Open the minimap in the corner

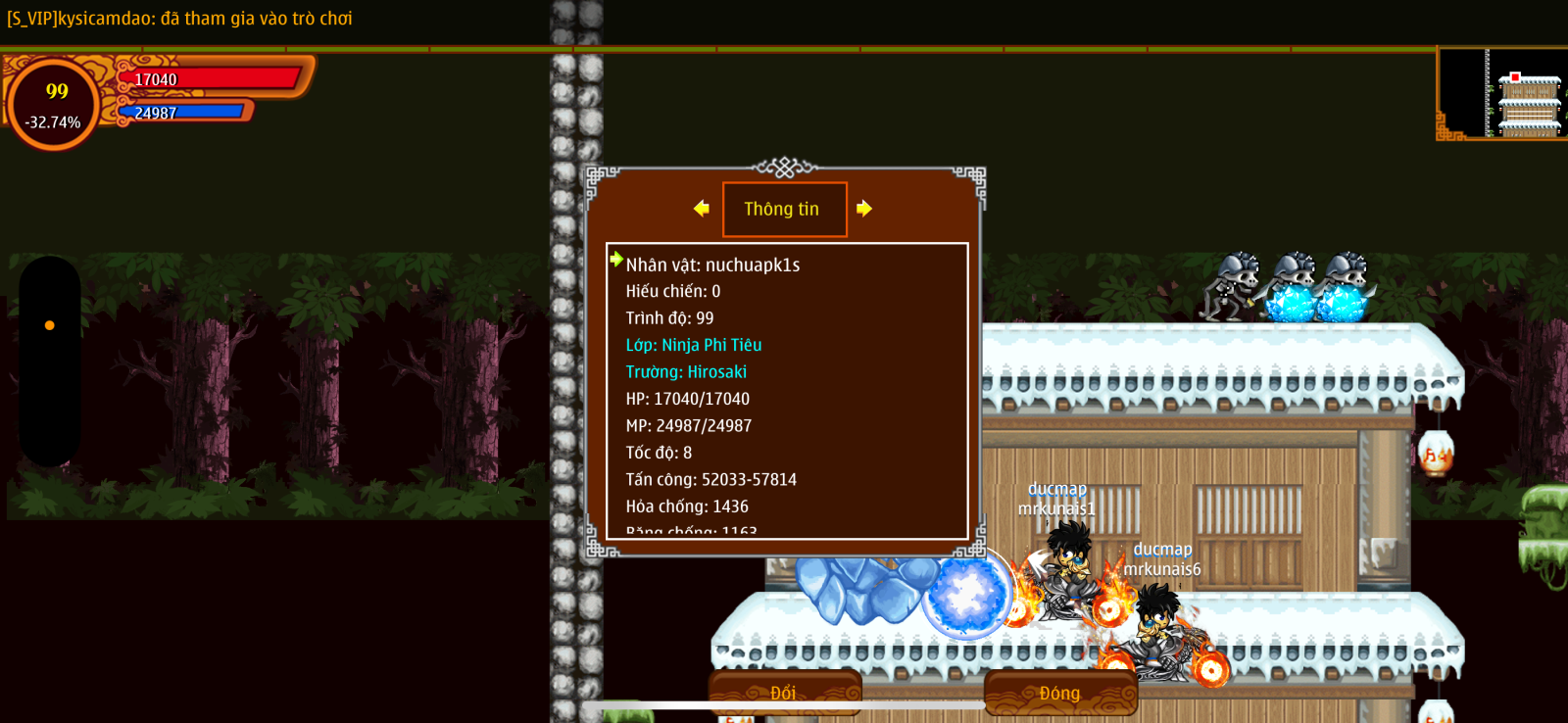pyautogui.click(x=1501, y=94)
